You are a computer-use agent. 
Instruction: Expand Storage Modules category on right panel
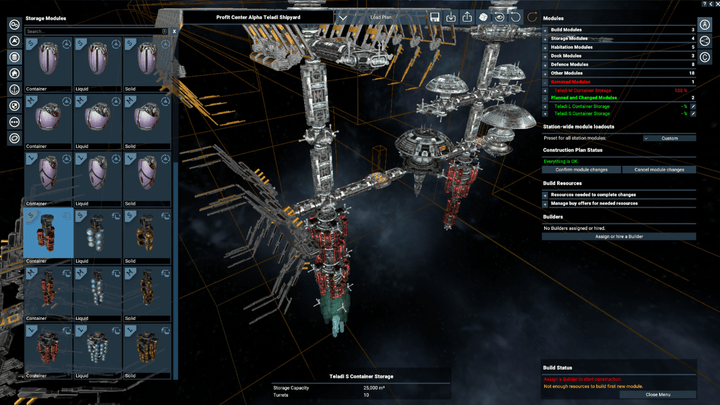point(546,38)
